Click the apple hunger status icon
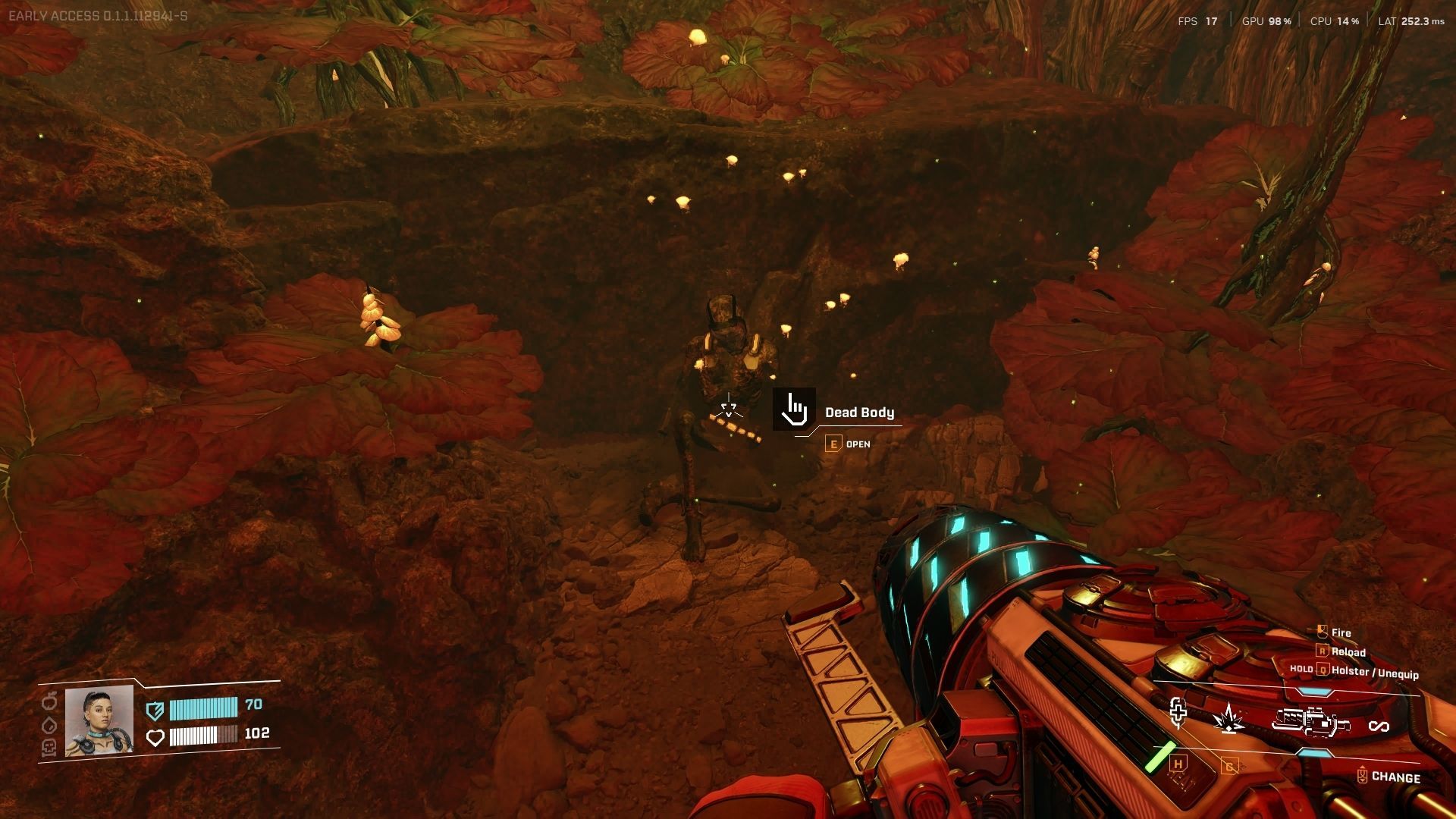The image size is (1456, 819). point(49,702)
